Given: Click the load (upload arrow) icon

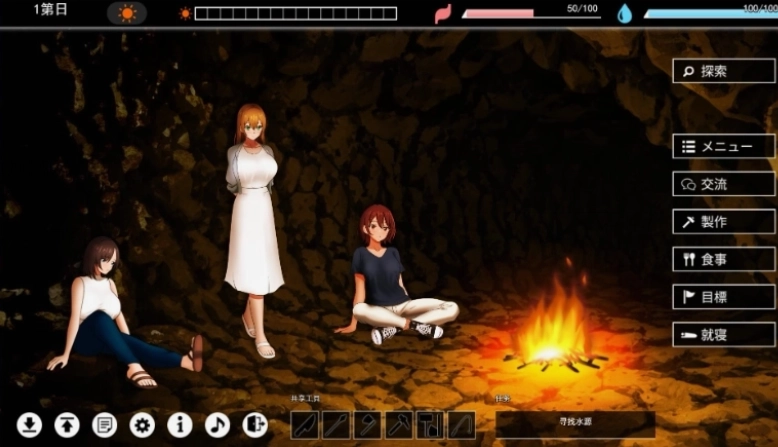Looking at the screenshot, I should [67, 425].
